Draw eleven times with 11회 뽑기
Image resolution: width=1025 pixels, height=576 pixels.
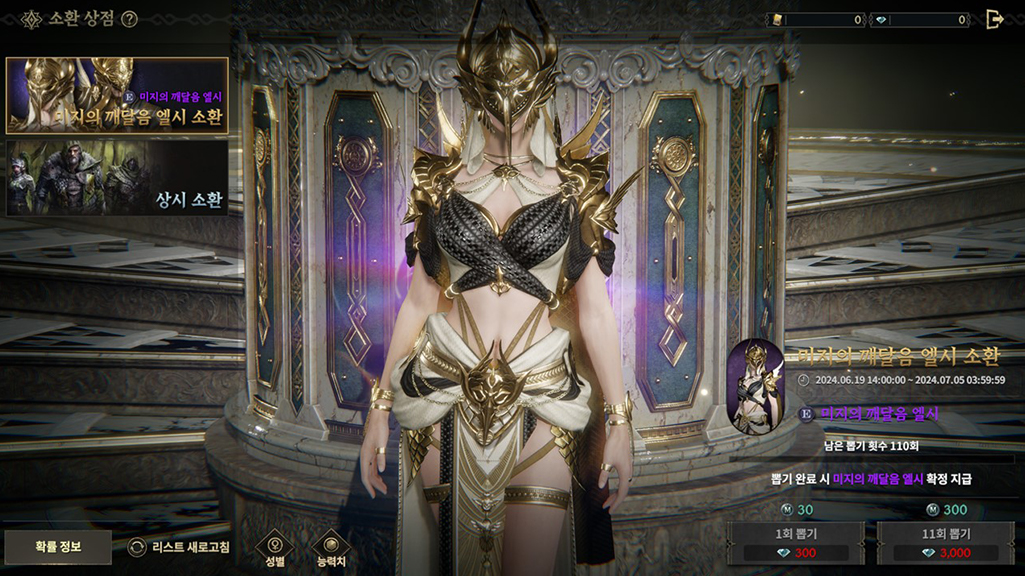(946, 542)
